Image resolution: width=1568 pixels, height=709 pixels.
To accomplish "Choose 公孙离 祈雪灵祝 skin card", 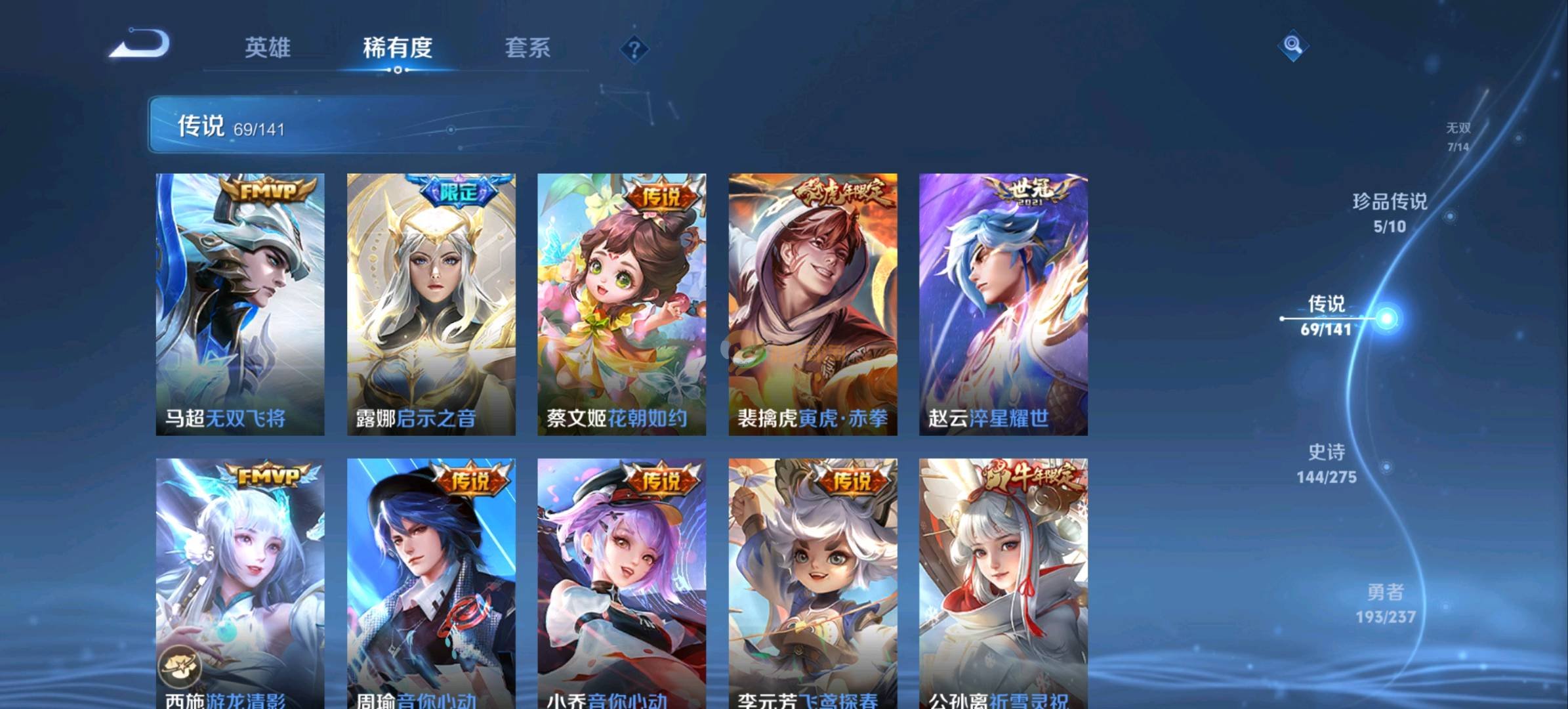I will pyautogui.click(x=1003, y=583).
